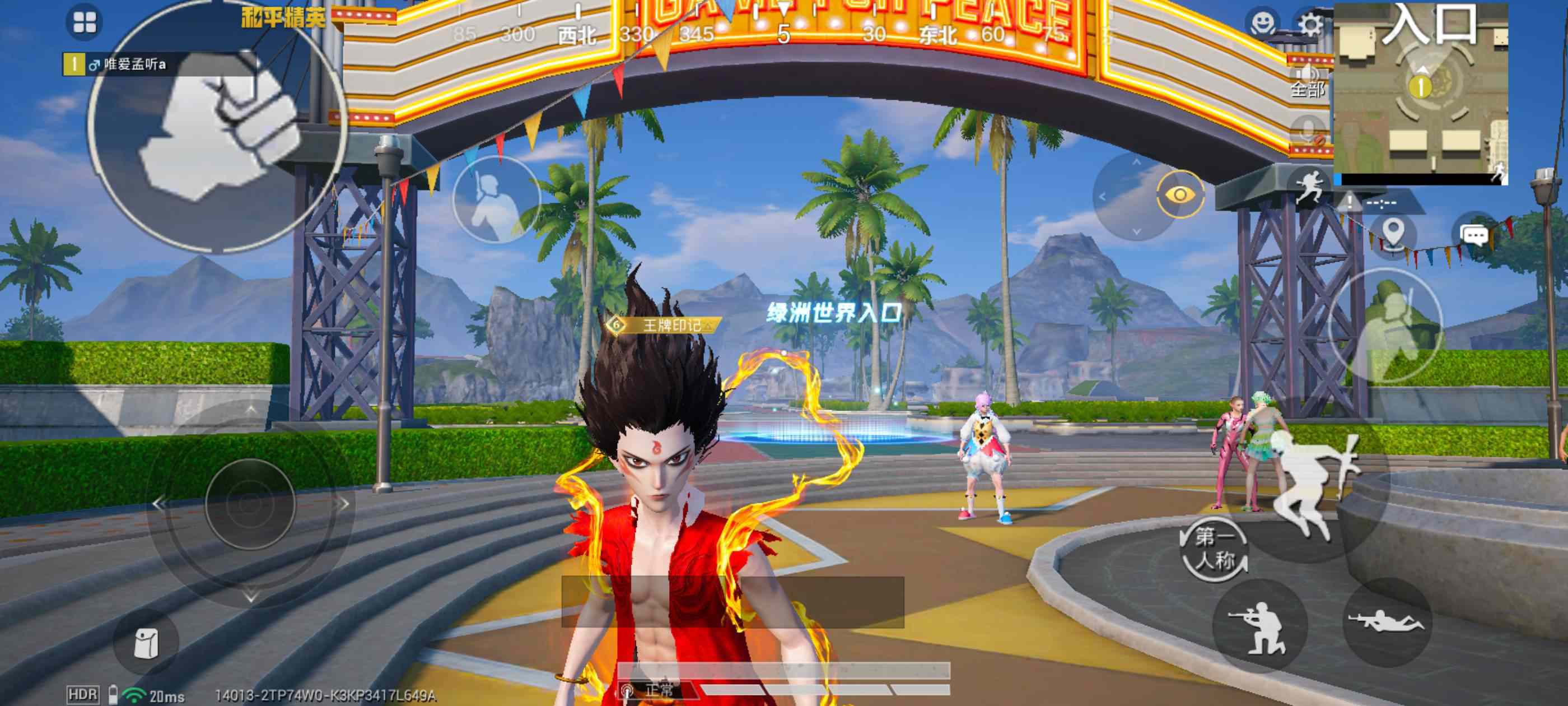The height and width of the screenshot is (706, 1568).
Task: Open the chat speech bubble
Action: pyautogui.click(x=1474, y=235)
